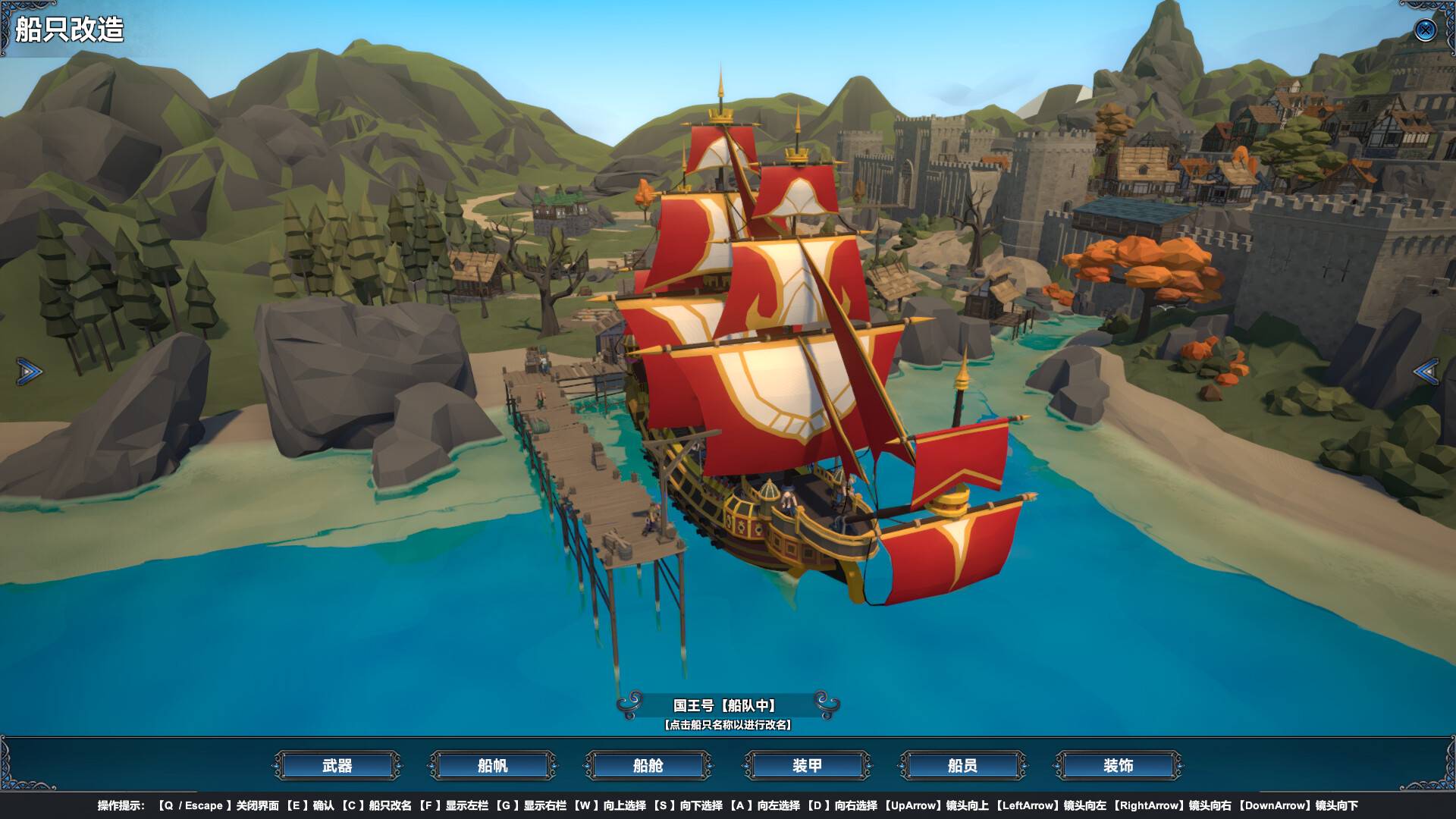This screenshot has width=1456, height=819.
Task: Open the 武器 (Weapons) modification category
Action: [336, 767]
